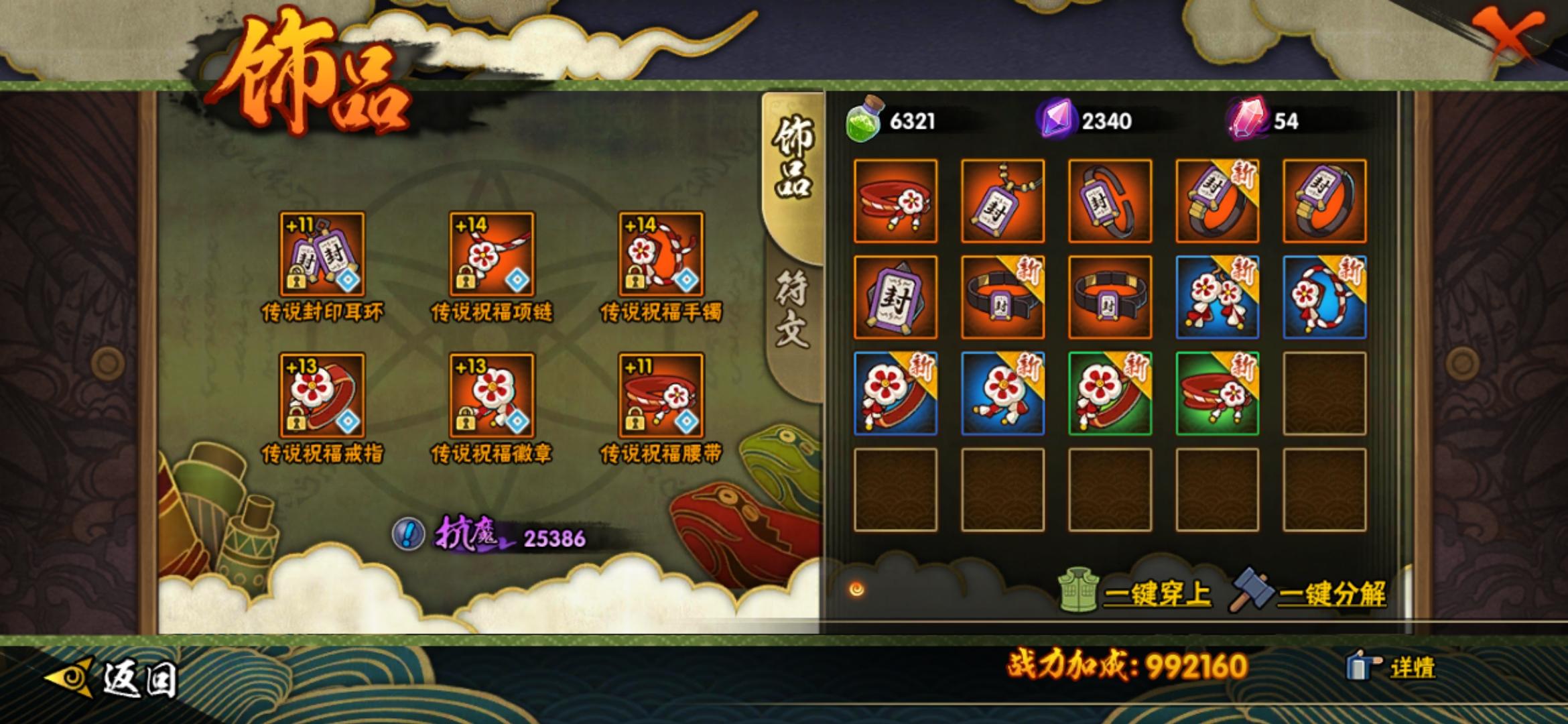Click the green potion currency icon
This screenshot has height=724, width=1568.
(x=863, y=121)
